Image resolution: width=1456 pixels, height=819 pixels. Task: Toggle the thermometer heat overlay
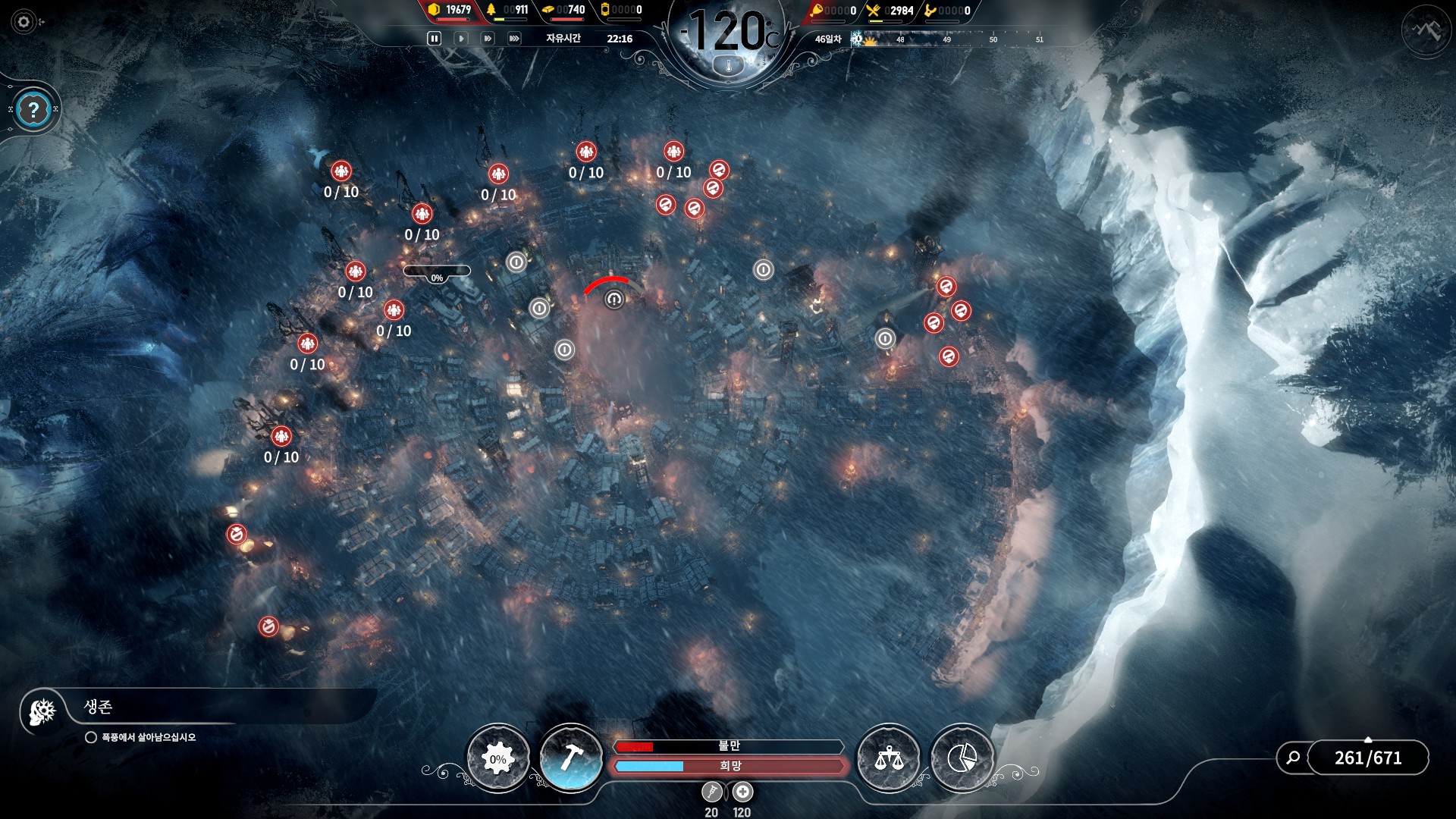729,67
